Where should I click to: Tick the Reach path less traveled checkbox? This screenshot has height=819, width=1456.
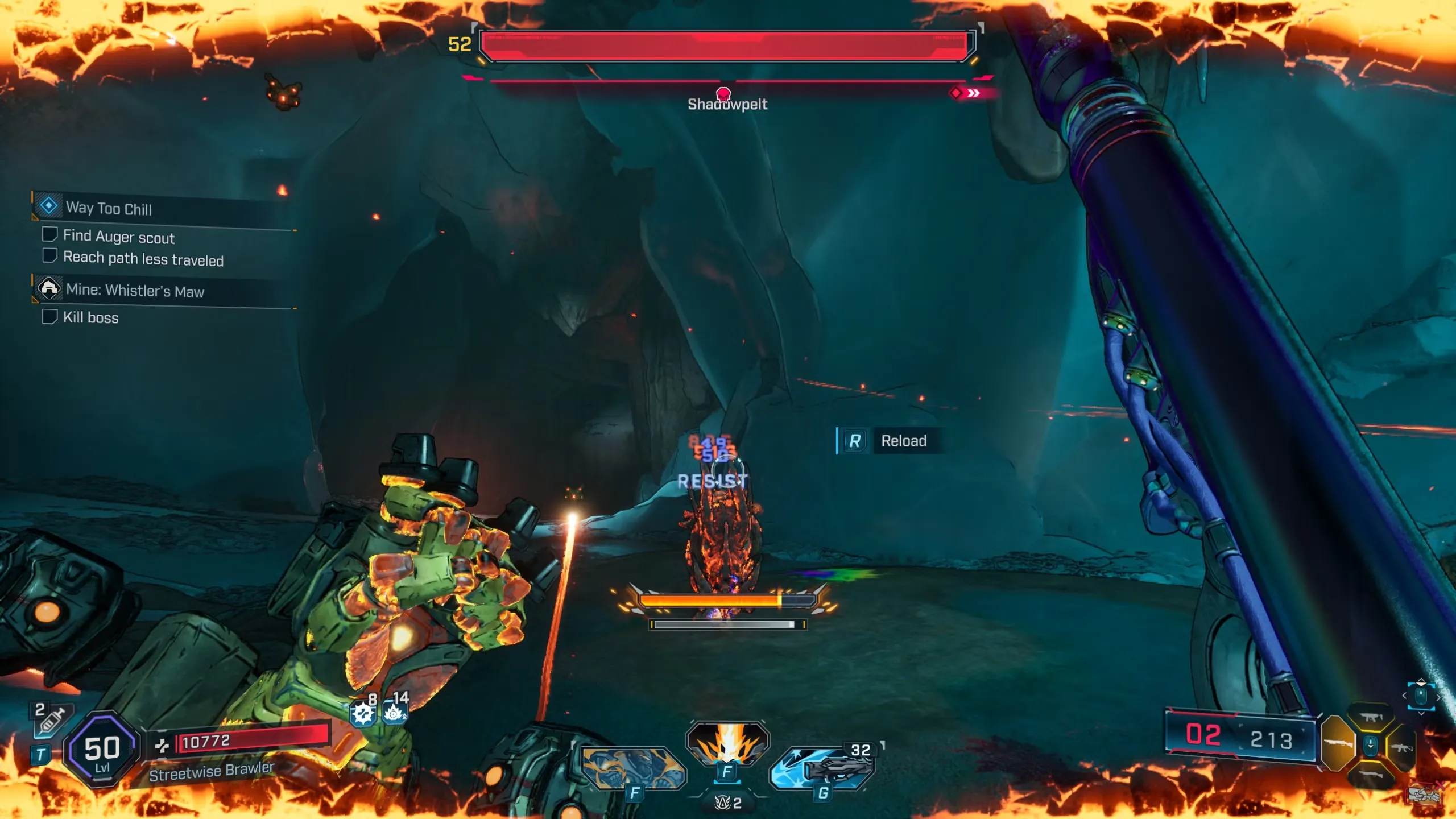click(x=50, y=256)
